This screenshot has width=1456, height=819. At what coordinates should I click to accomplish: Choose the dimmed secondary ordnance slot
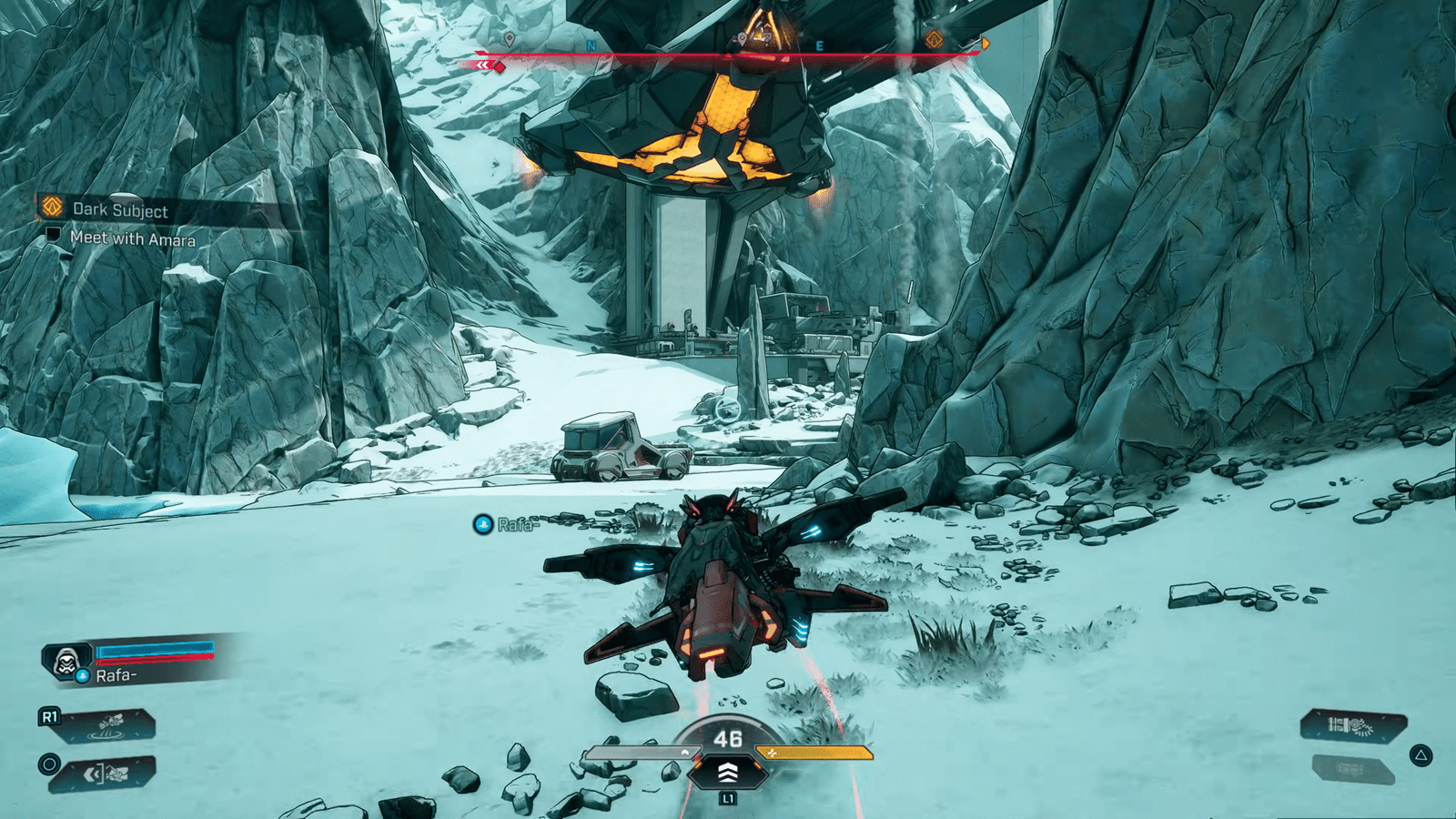(1353, 770)
